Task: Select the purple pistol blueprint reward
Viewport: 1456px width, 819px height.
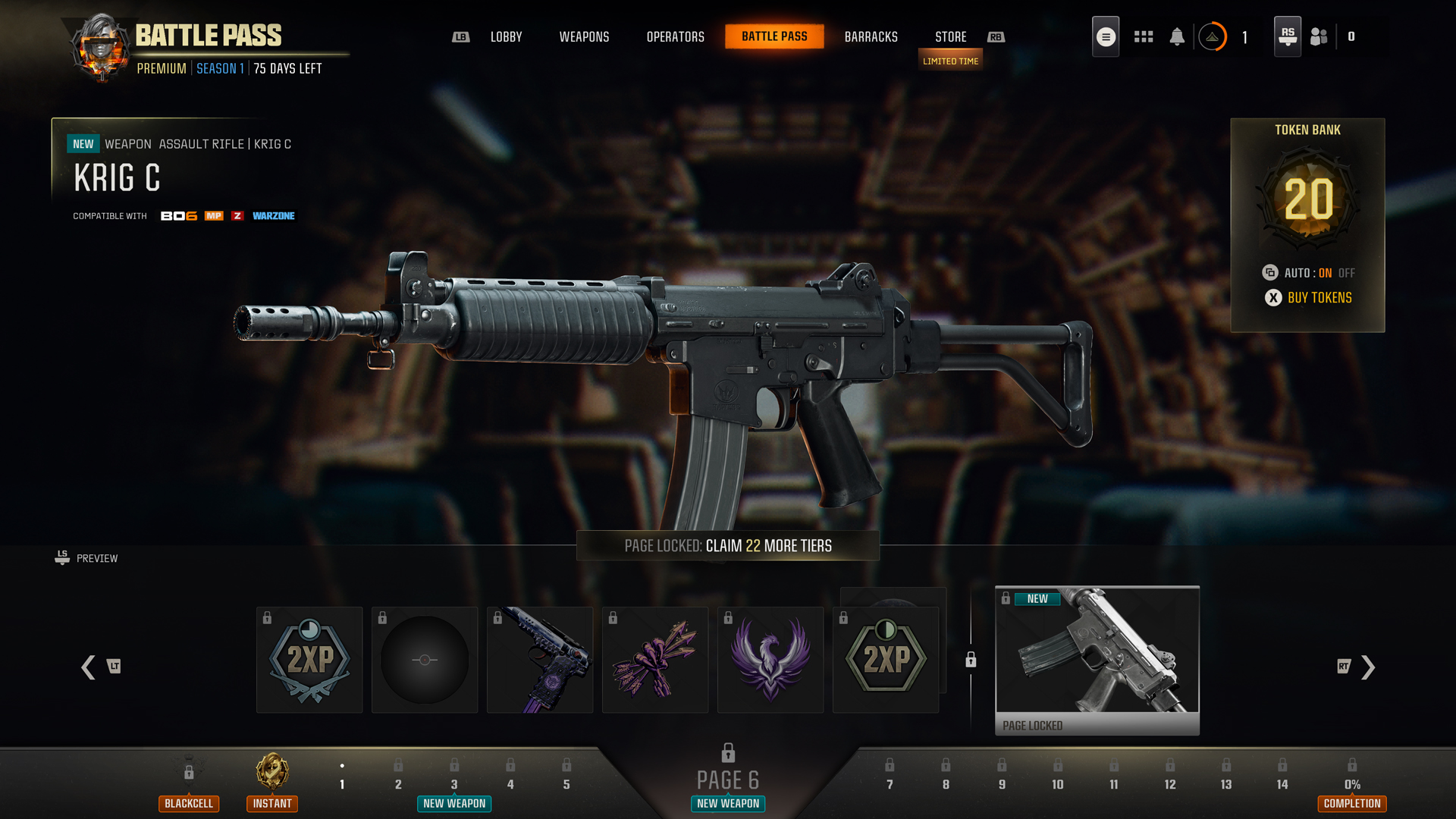Action: pyautogui.click(x=540, y=660)
